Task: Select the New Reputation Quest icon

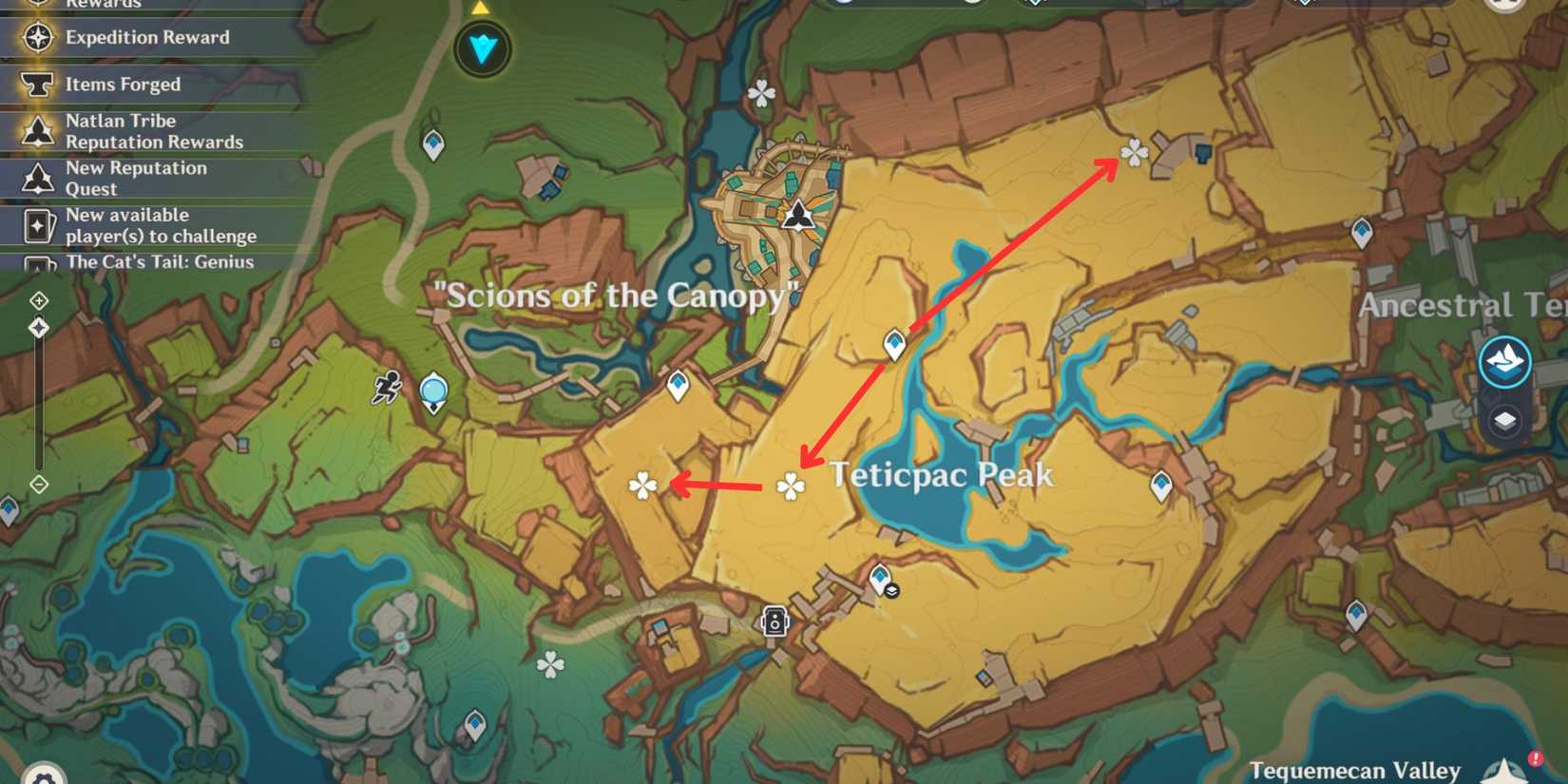Action: [38, 178]
